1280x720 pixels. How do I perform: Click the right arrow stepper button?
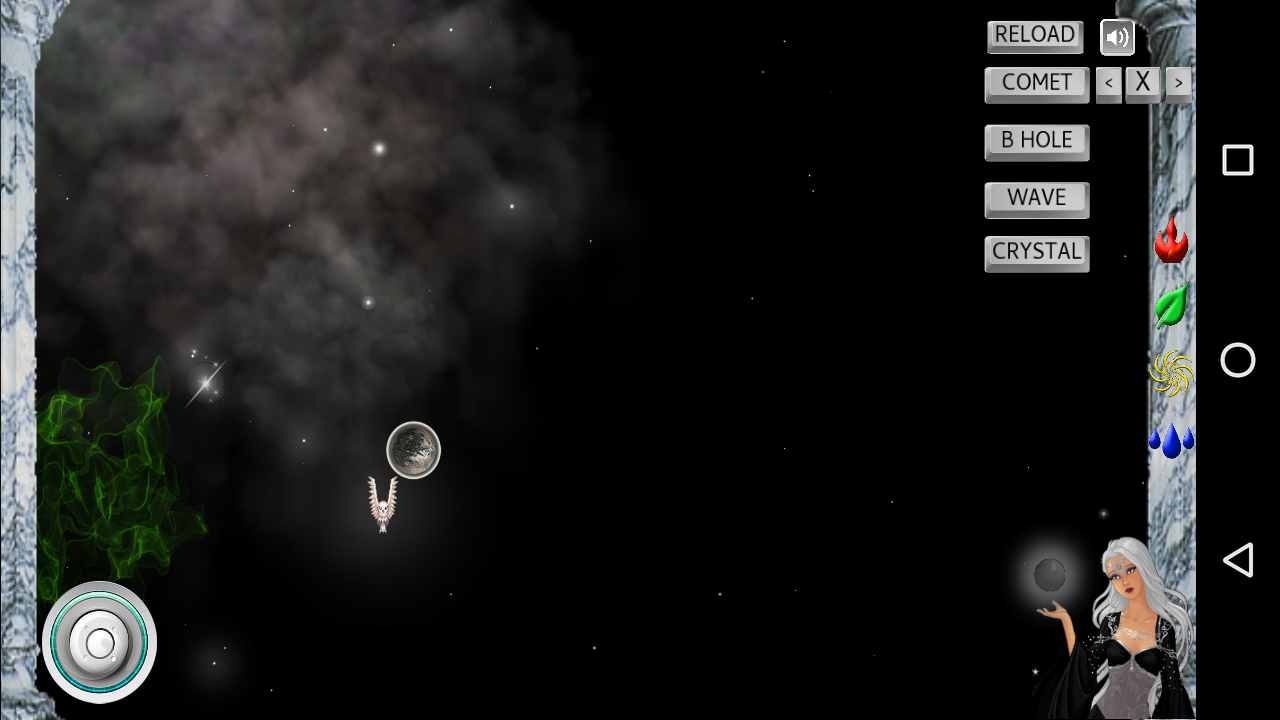(x=1178, y=84)
